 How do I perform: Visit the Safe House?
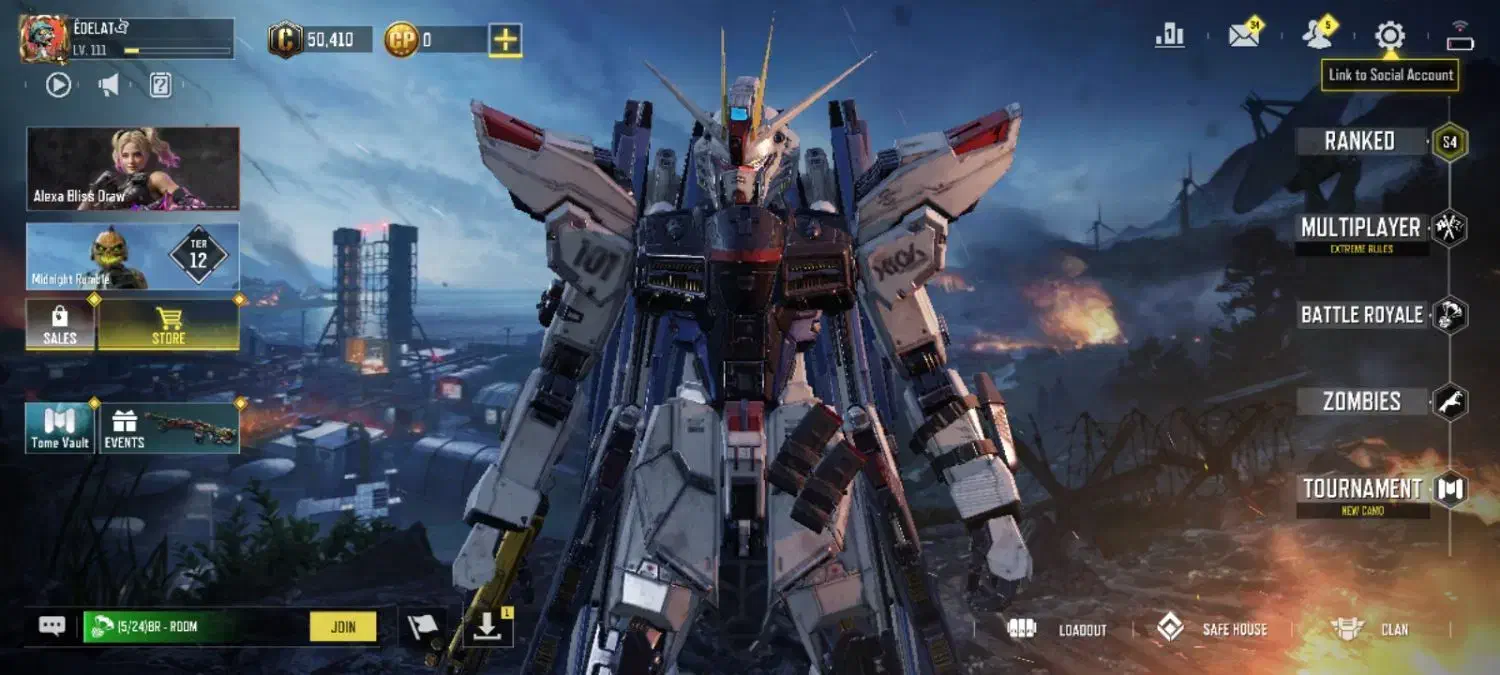1212,629
